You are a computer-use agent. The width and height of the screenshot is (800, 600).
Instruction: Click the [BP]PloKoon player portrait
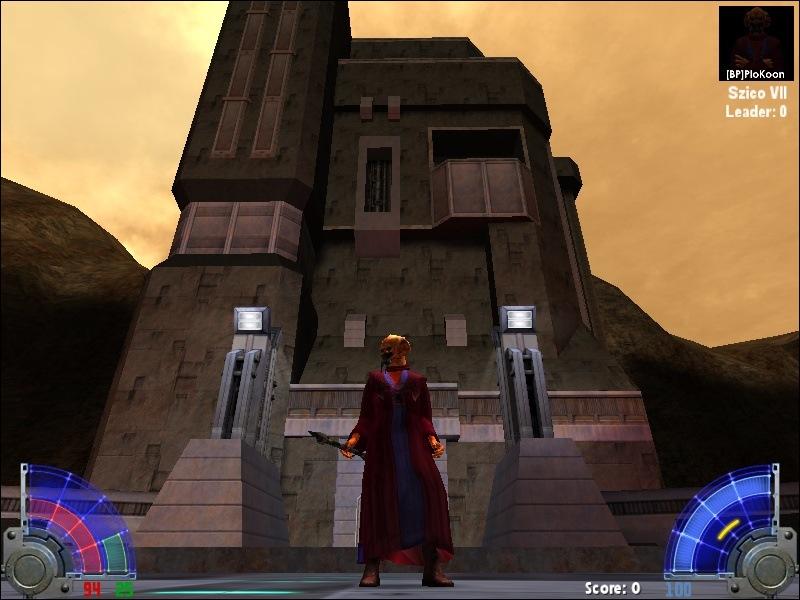[755, 38]
